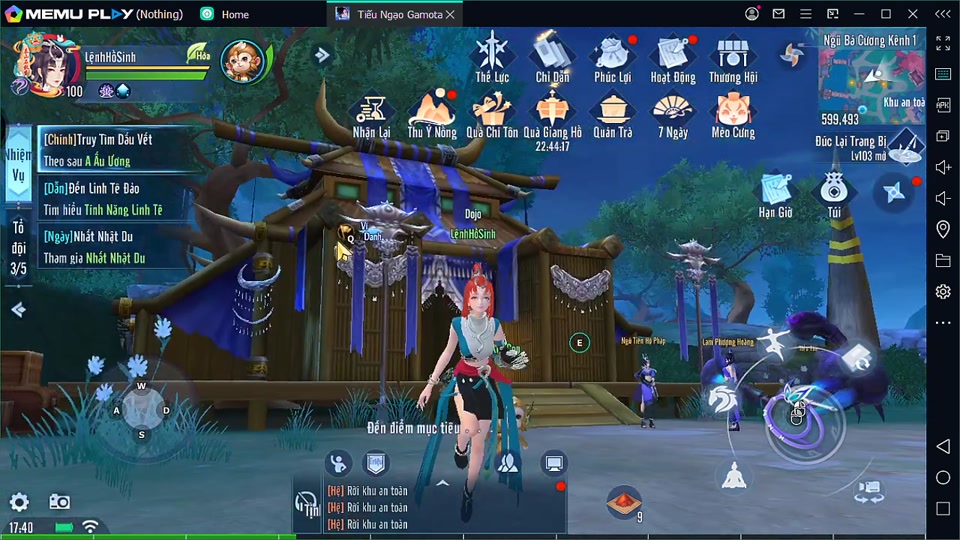The image size is (960, 540).
Task: Open the Mèo Cưng pet menu
Action: [x=733, y=113]
